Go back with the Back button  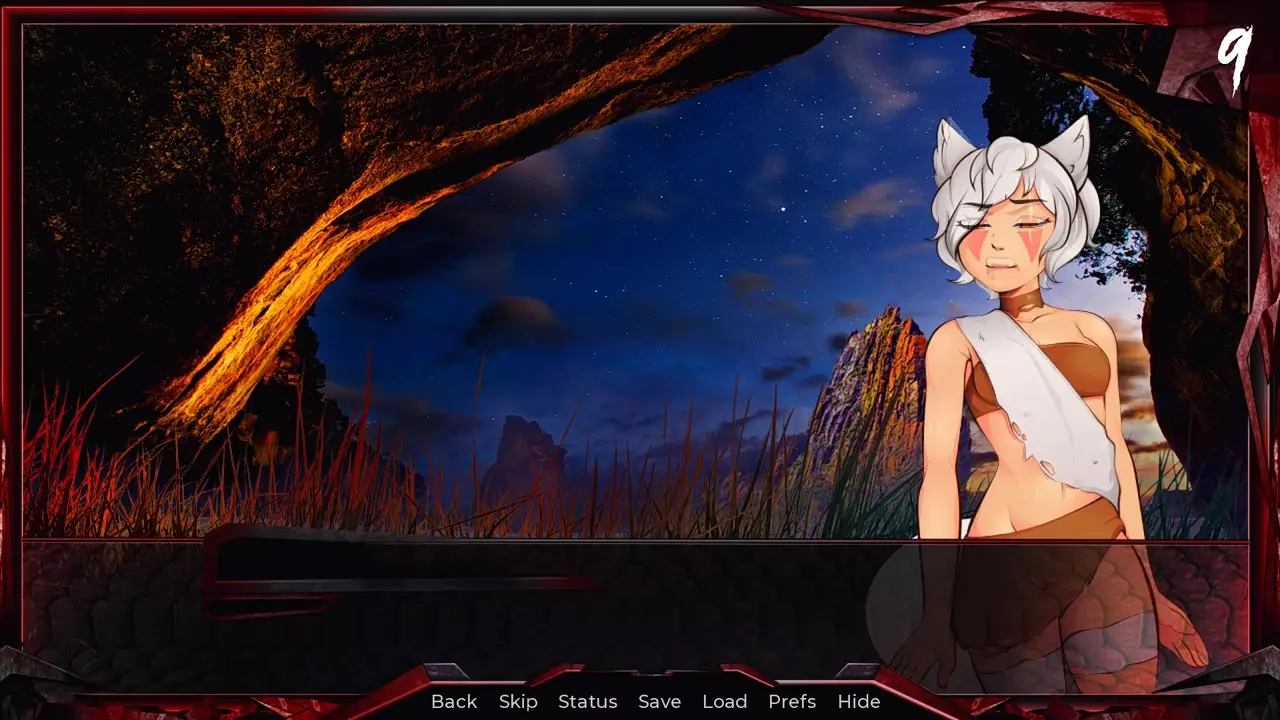tap(454, 702)
